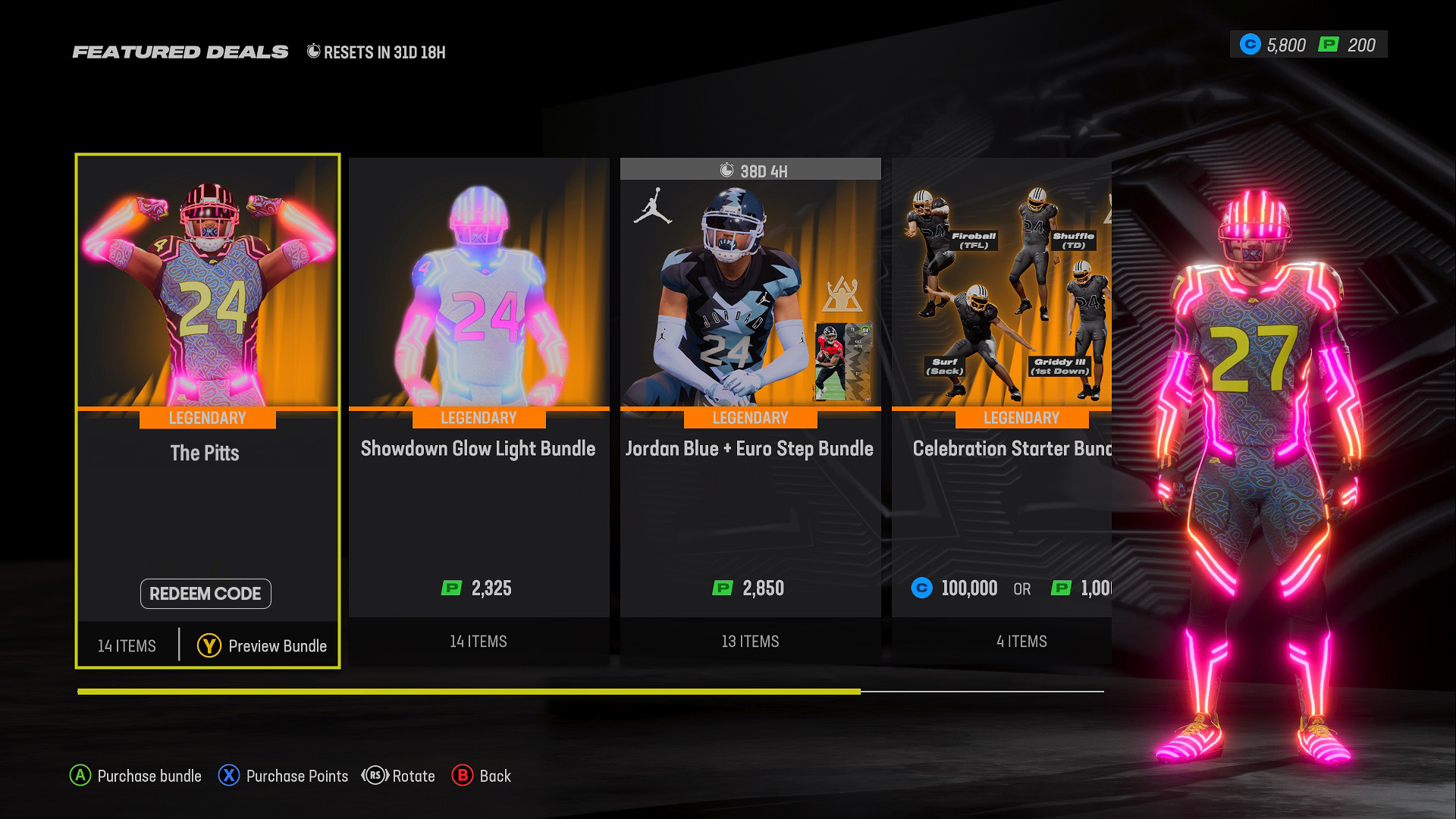The image size is (1456, 819).
Task: Open the Showdown Glow Light Bundle
Action: click(479, 409)
